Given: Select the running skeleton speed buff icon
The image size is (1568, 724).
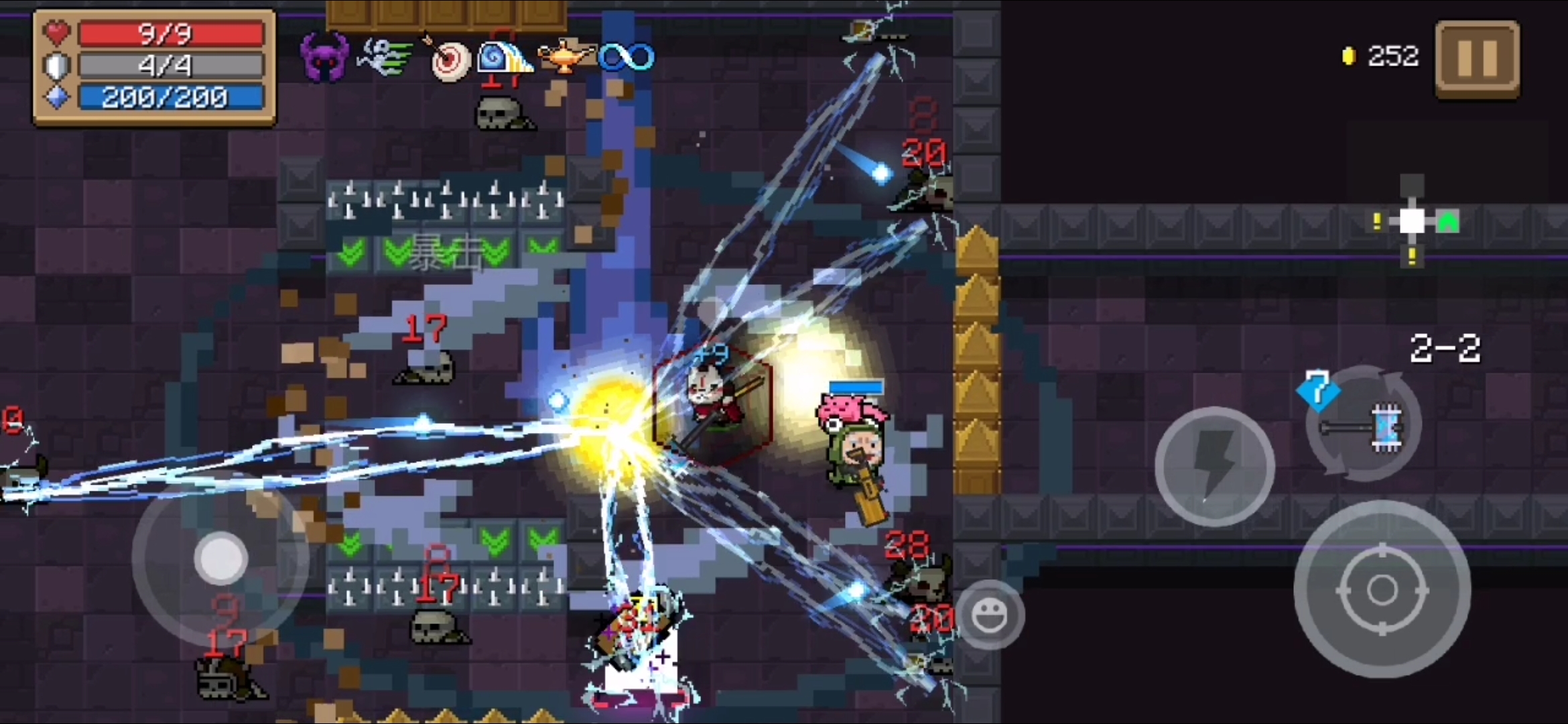Looking at the screenshot, I should (x=385, y=58).
